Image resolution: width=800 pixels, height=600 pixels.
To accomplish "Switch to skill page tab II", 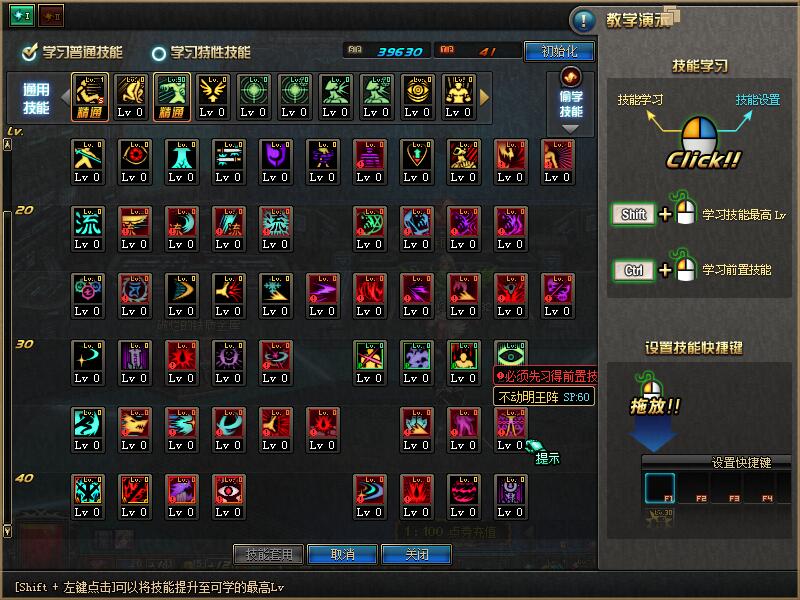I will (x=50, y=15).
